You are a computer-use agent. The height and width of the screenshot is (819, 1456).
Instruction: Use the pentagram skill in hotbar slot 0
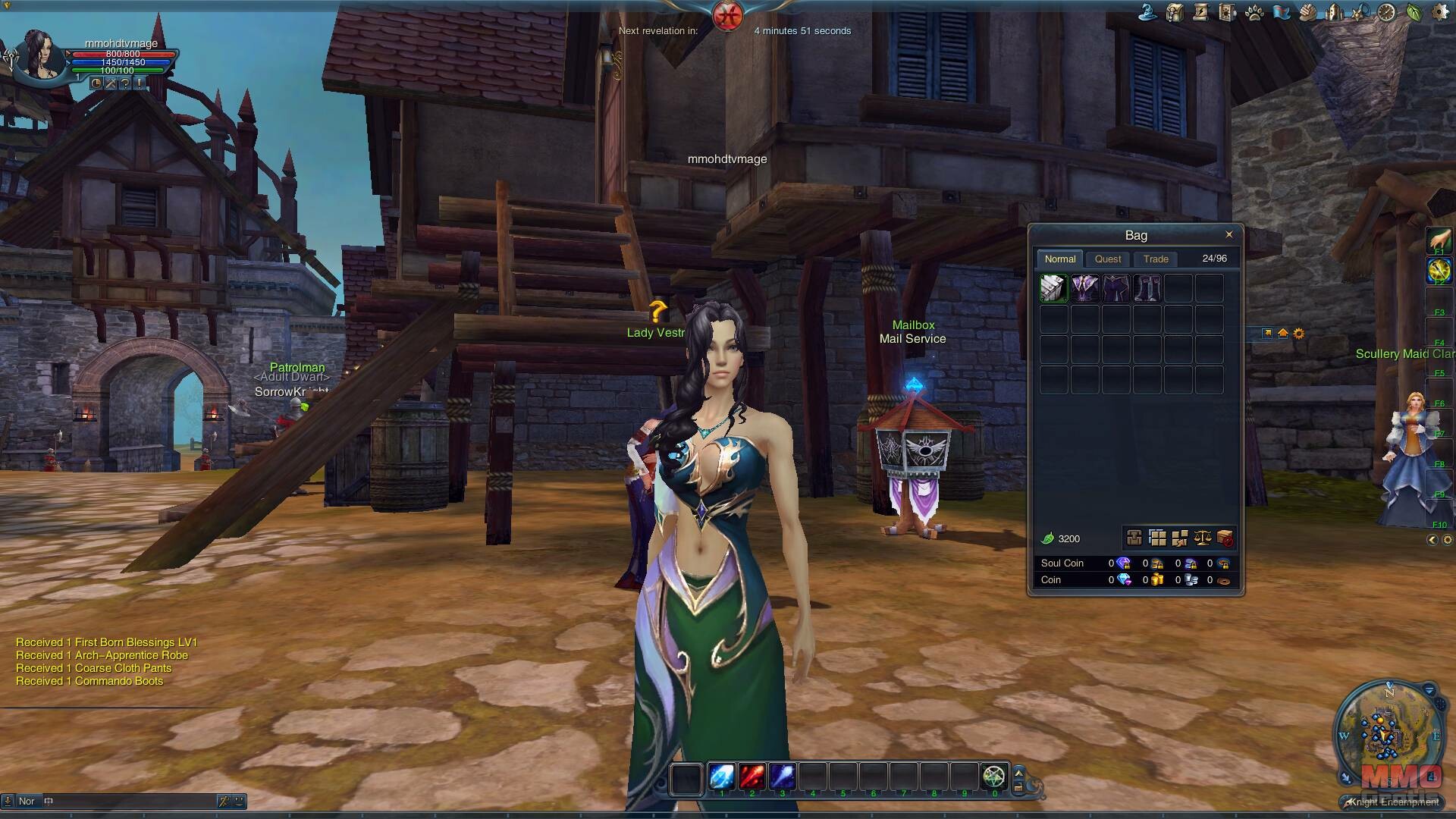point(993,777)
